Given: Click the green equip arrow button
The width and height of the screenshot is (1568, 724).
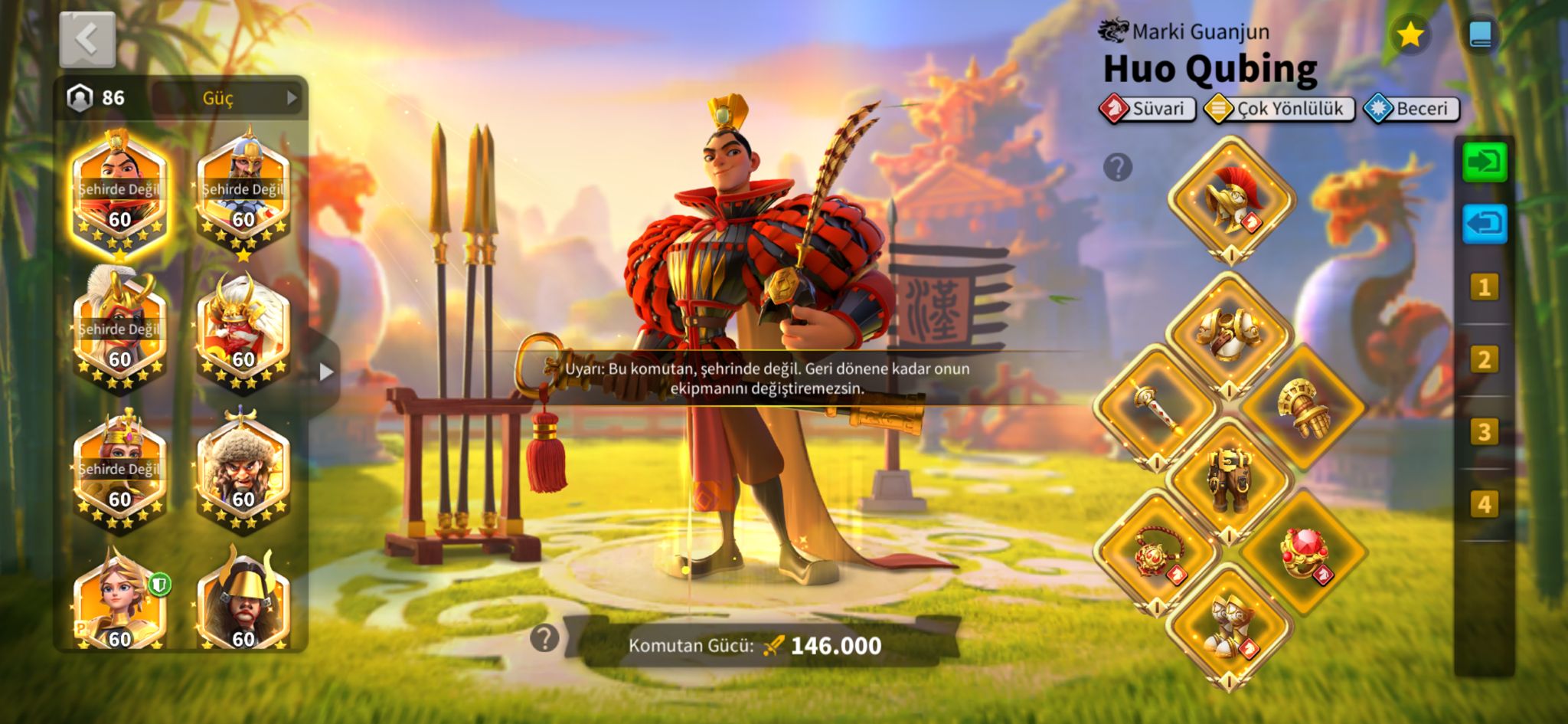Looking at the screenshot, I should coord(1484,162).
